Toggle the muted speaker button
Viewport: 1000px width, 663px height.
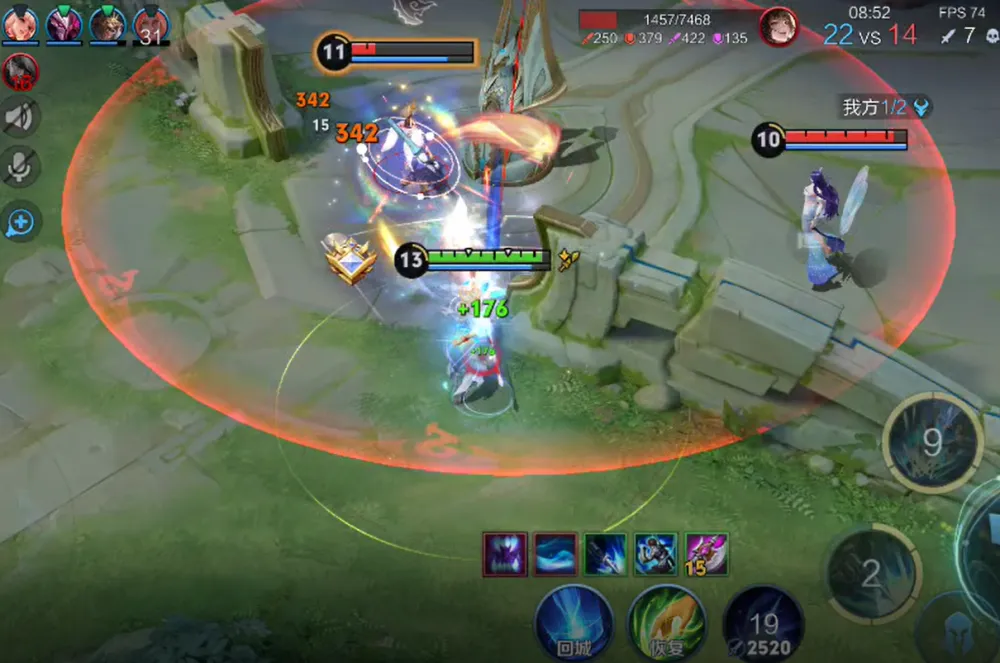(x=20, y=117)
